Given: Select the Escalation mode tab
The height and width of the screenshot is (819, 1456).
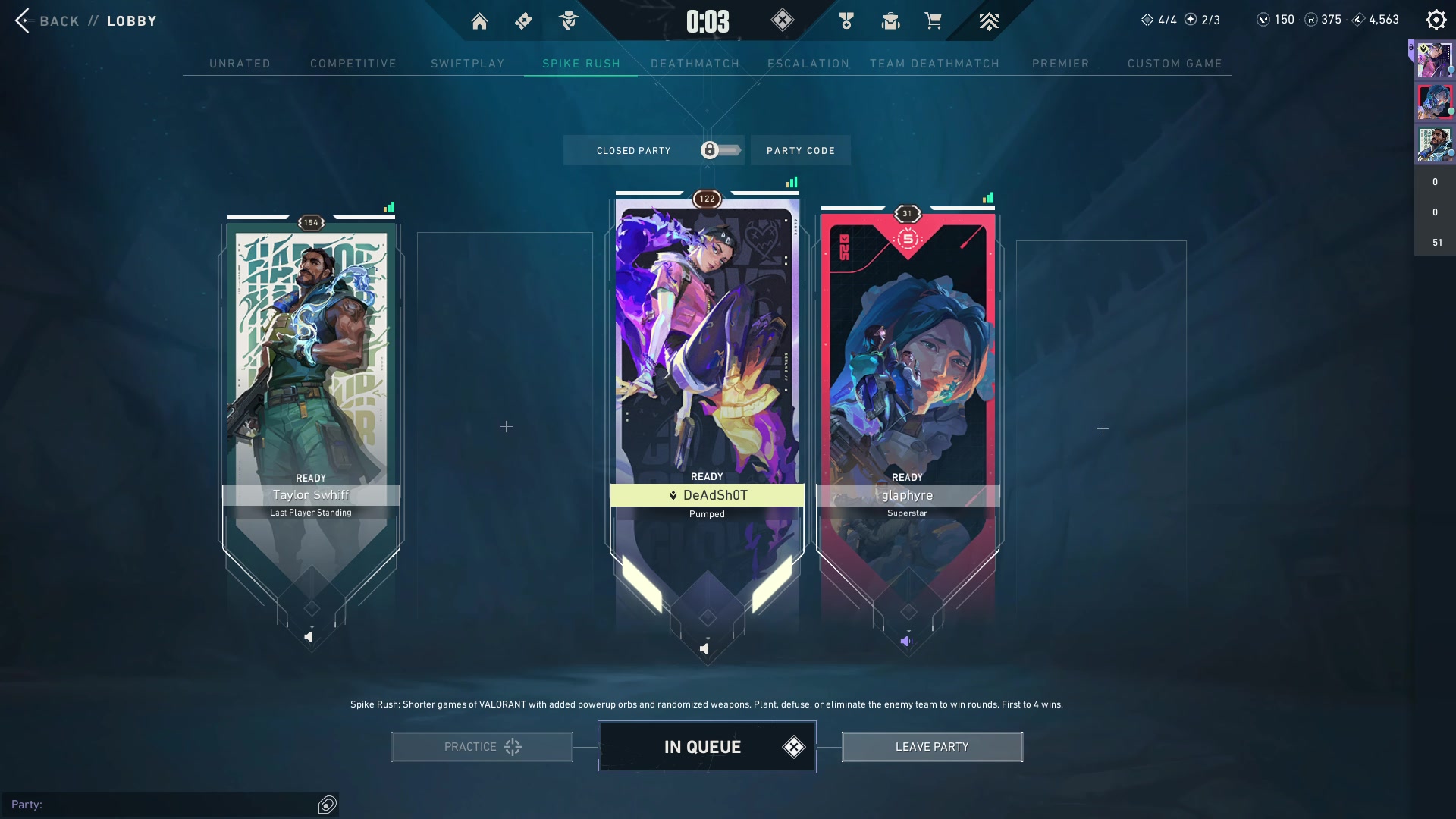Looking at the screenshot, I should (808, 64).
